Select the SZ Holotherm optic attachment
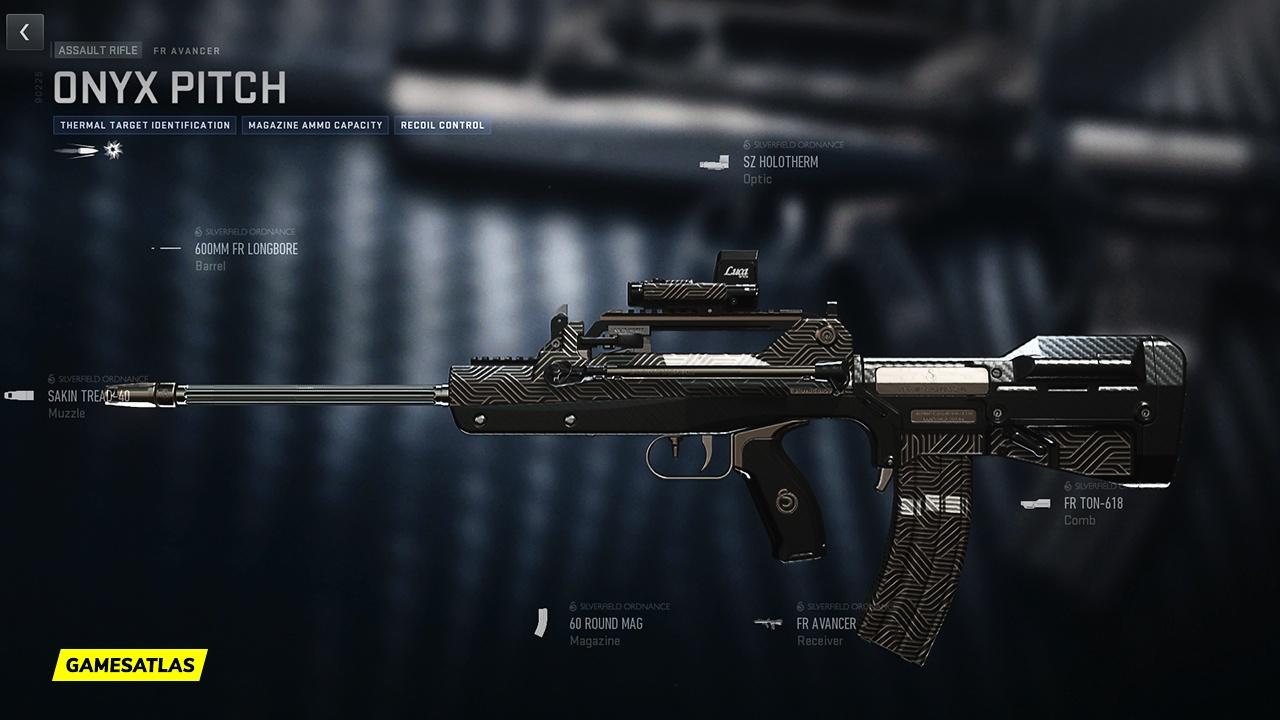Image resolution: width=1280 pixels, height=720 pixels. point(780,162)
